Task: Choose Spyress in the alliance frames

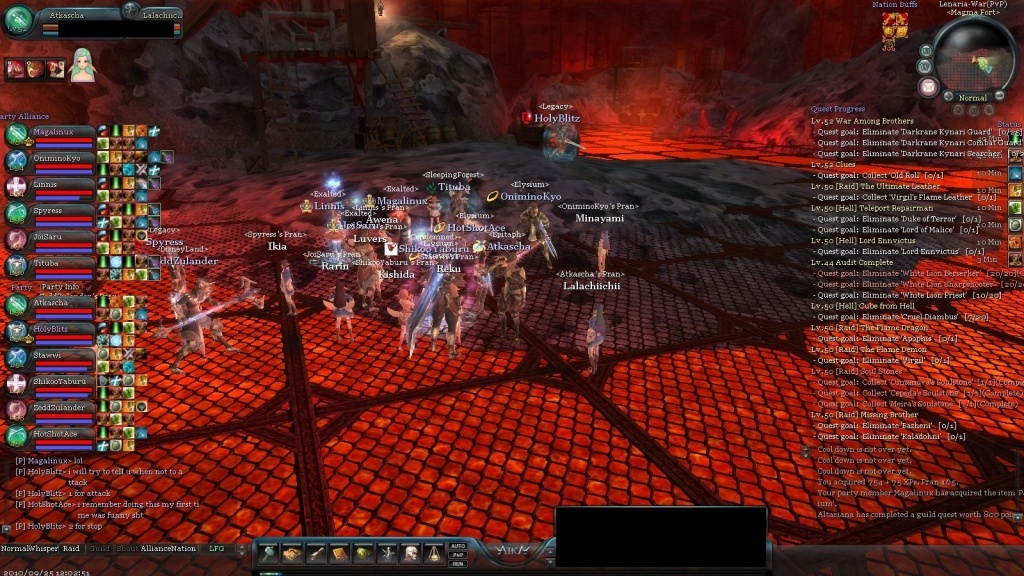Action: (49, 212)
